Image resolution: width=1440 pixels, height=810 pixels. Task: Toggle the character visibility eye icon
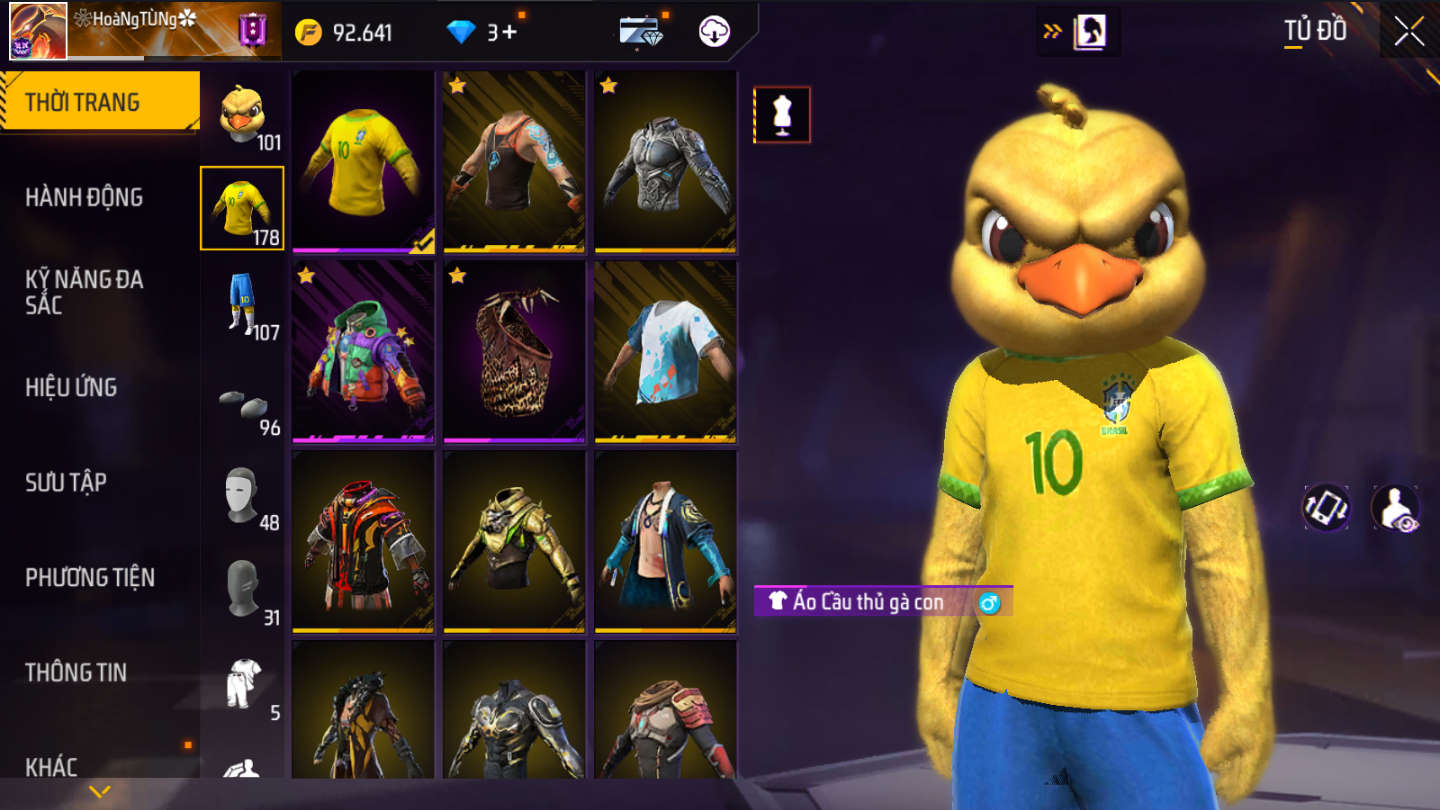pos(1395,508)
